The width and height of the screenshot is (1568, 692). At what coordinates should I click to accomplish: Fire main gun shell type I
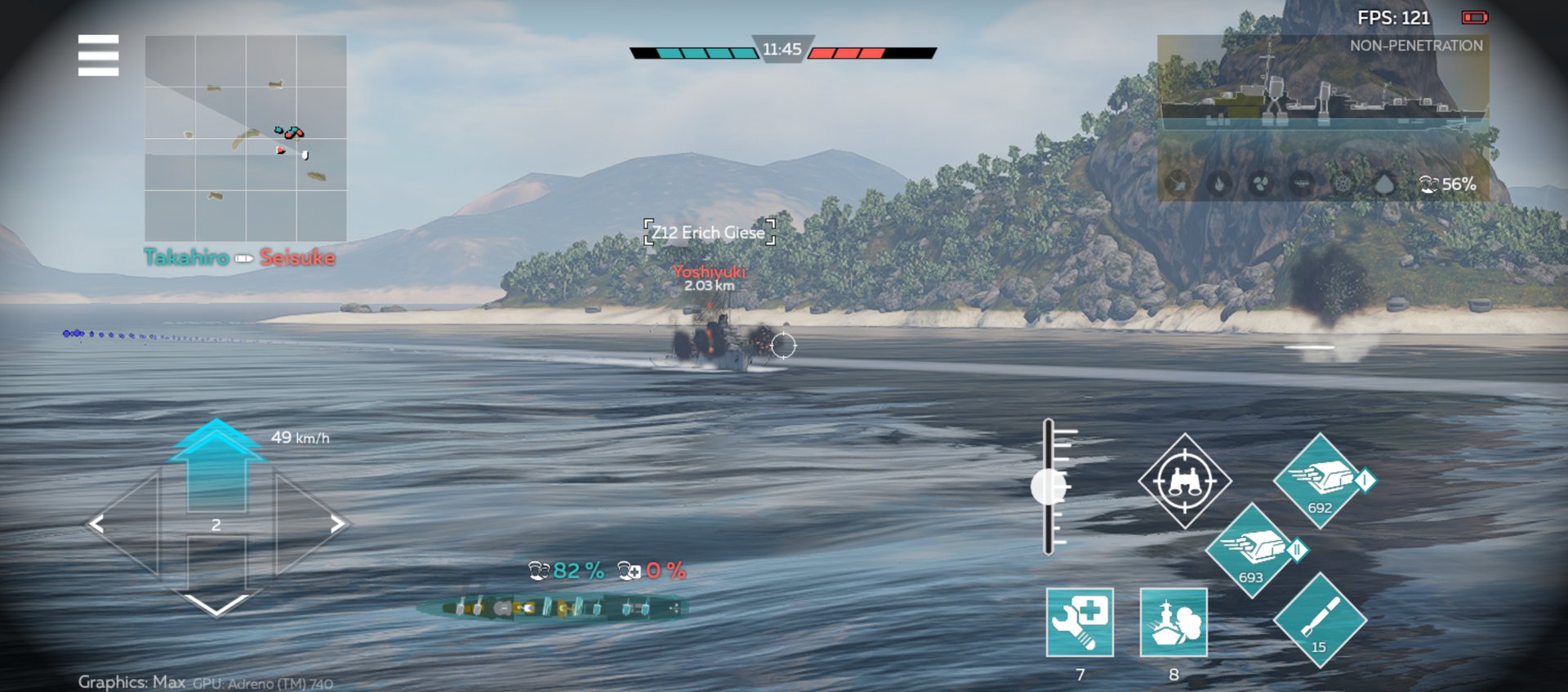1320,481
